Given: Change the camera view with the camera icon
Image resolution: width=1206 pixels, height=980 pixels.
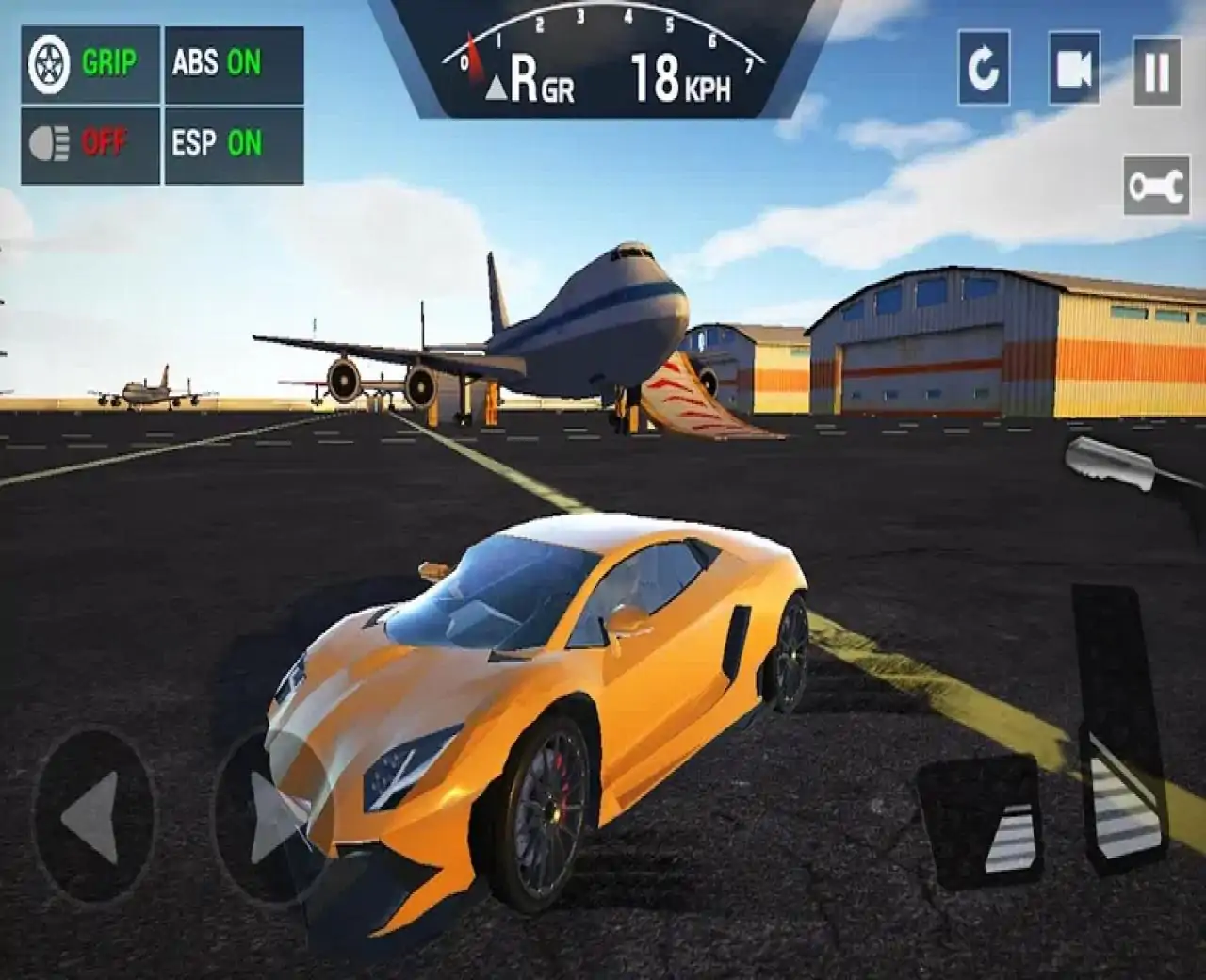Looking at the screenshot, I should point(1073,69).
